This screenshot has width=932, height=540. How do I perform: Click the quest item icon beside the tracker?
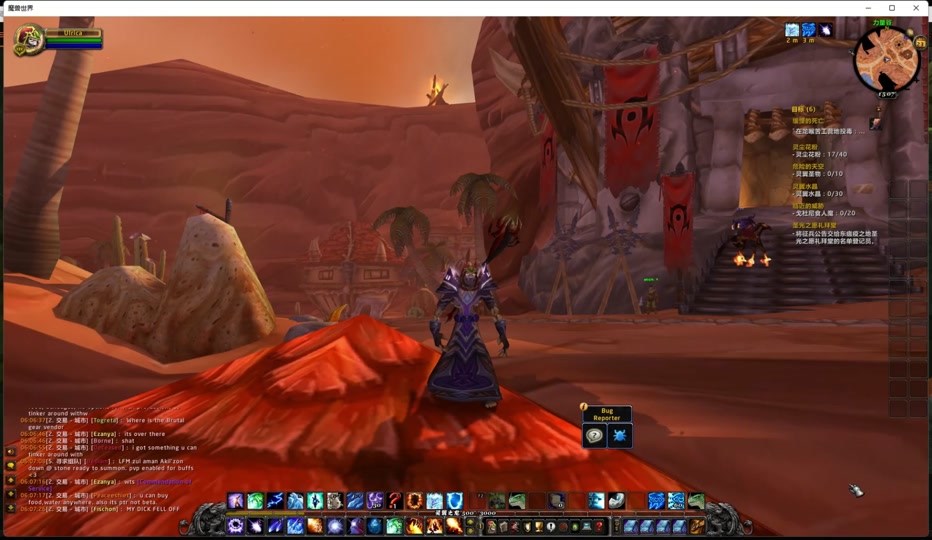pyautogui.click(x=876, y=123)
